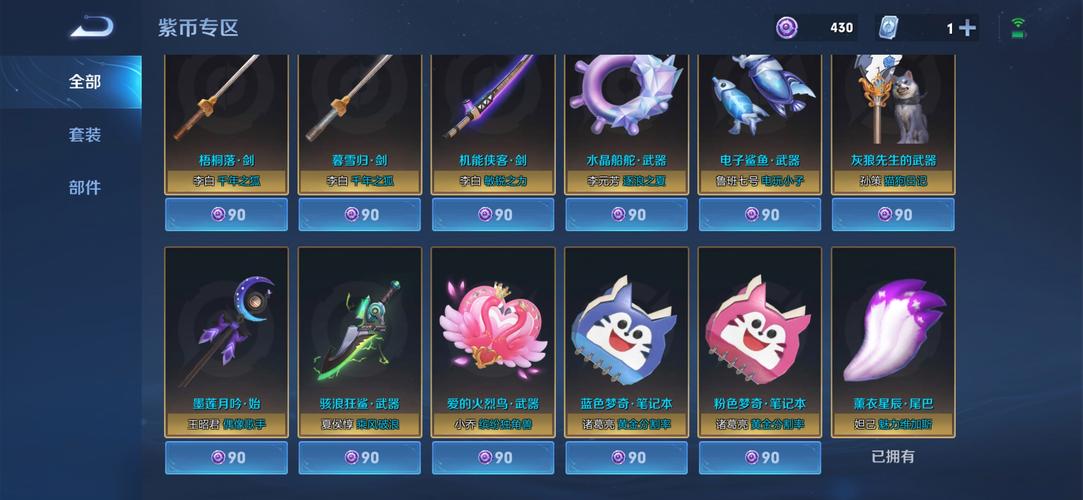Open the 灰狼先生的武器 item card
The width and height of the screenshot is (1083, 500).
(892, 120)
